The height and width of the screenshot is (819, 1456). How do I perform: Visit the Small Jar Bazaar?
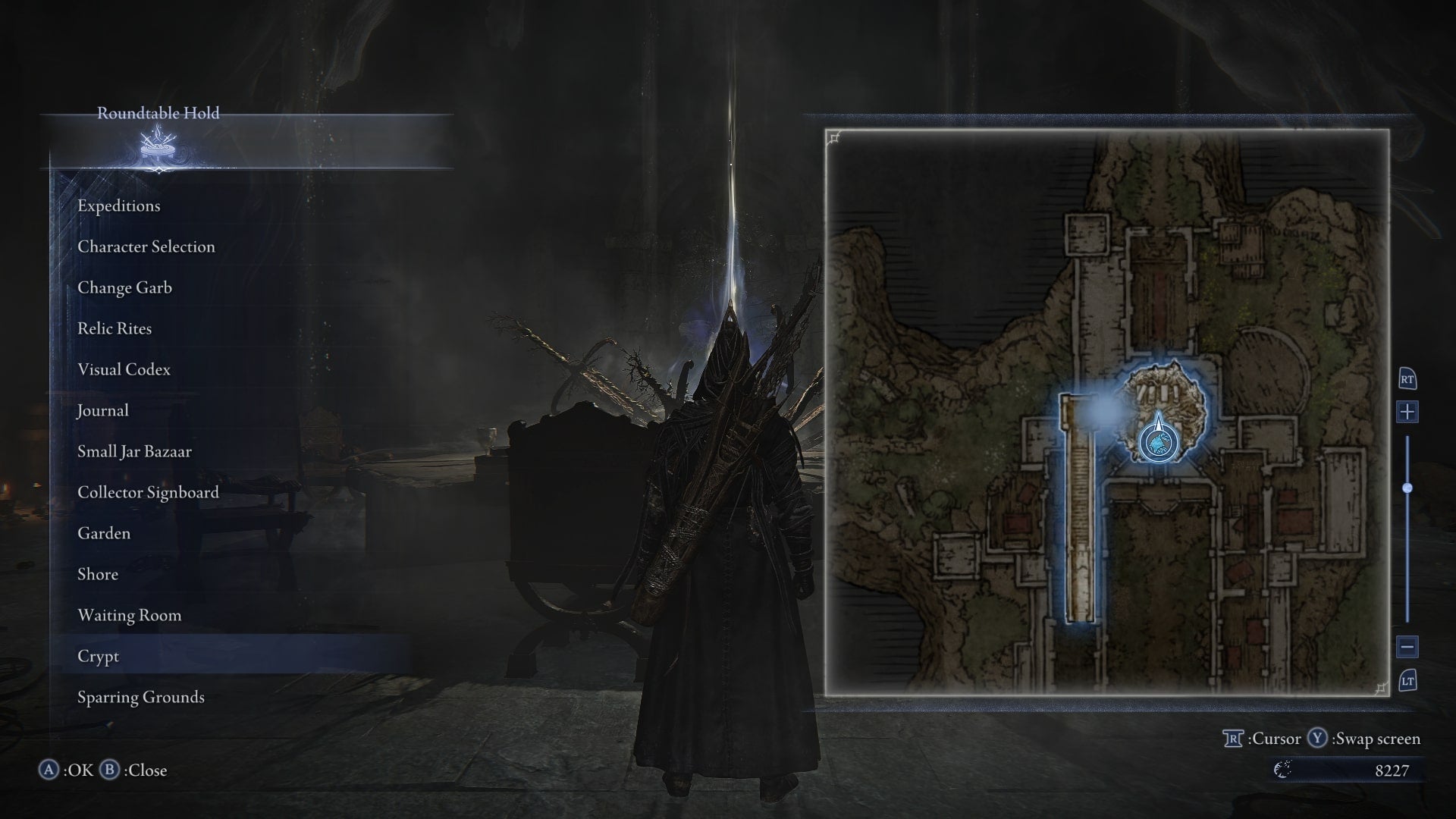tap(134, 450)
